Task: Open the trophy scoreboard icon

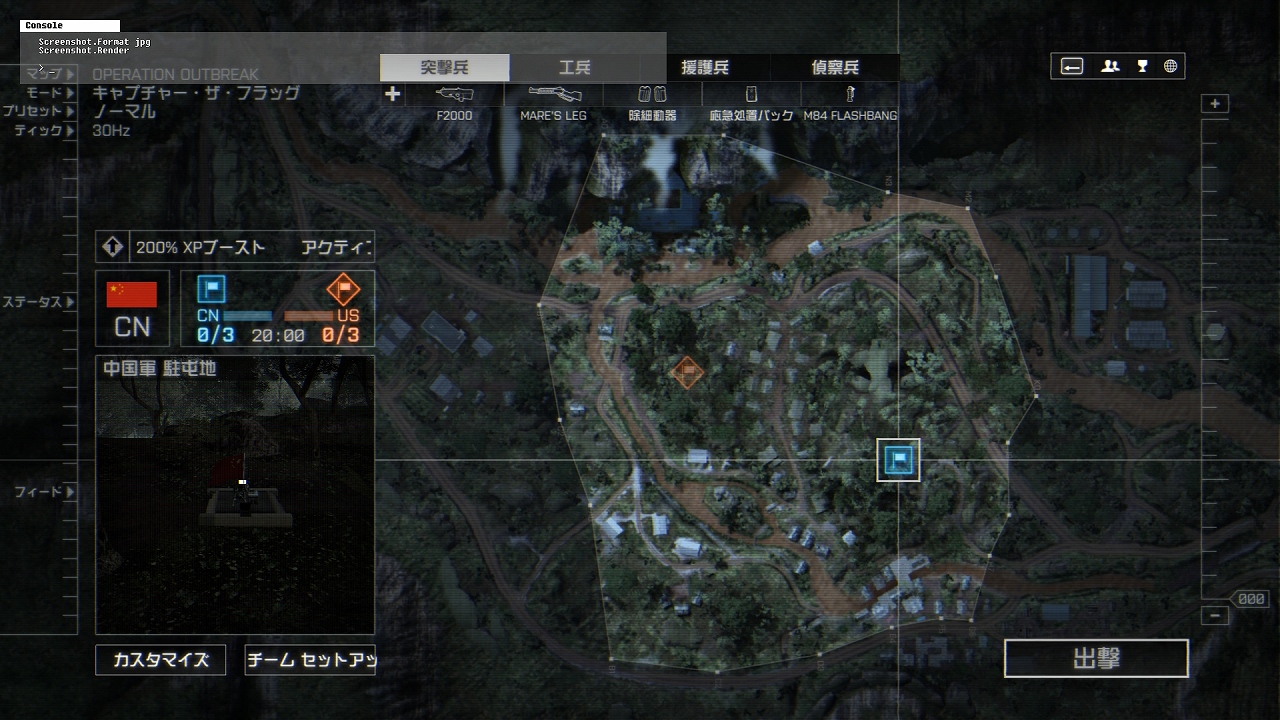Action: tap(1142, 67)
